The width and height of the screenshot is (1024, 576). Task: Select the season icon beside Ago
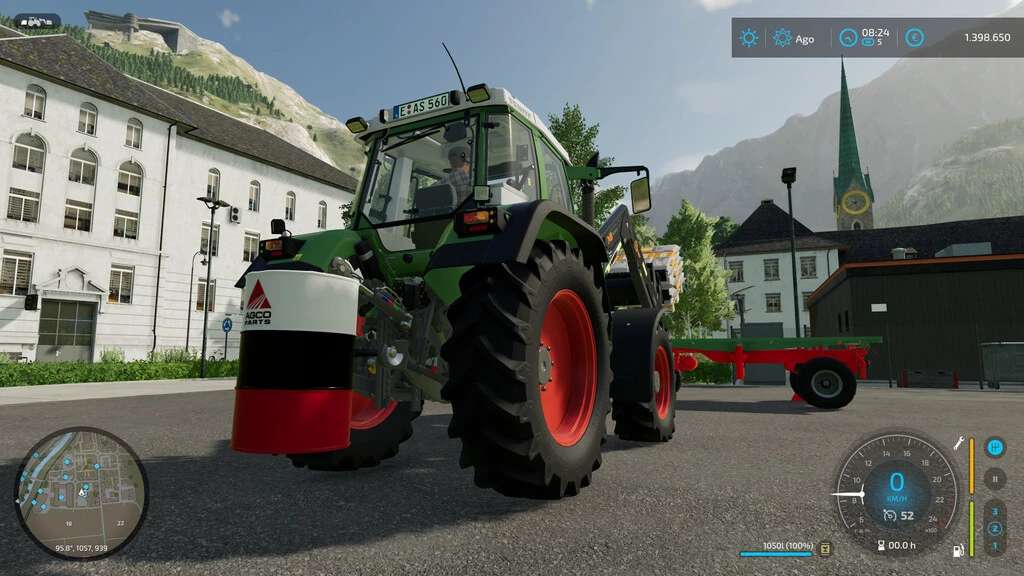tap(782, 38)
